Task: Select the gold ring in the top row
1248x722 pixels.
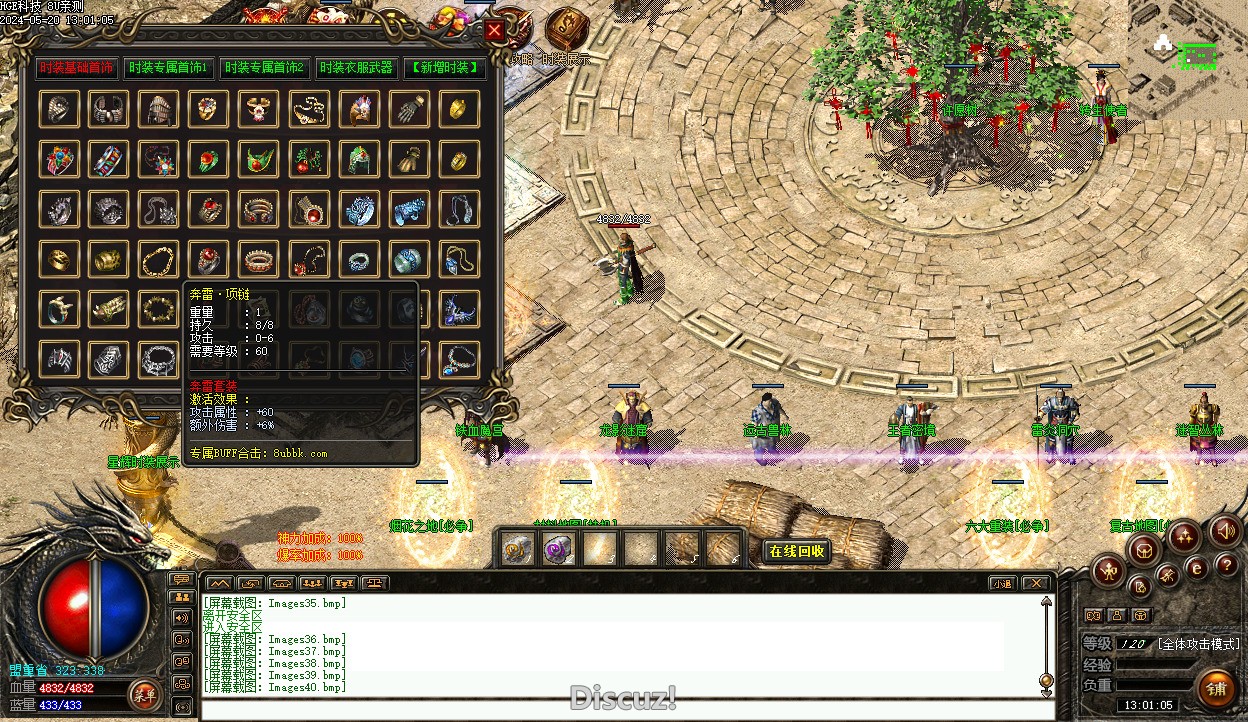Action: [x=459, y=109]
